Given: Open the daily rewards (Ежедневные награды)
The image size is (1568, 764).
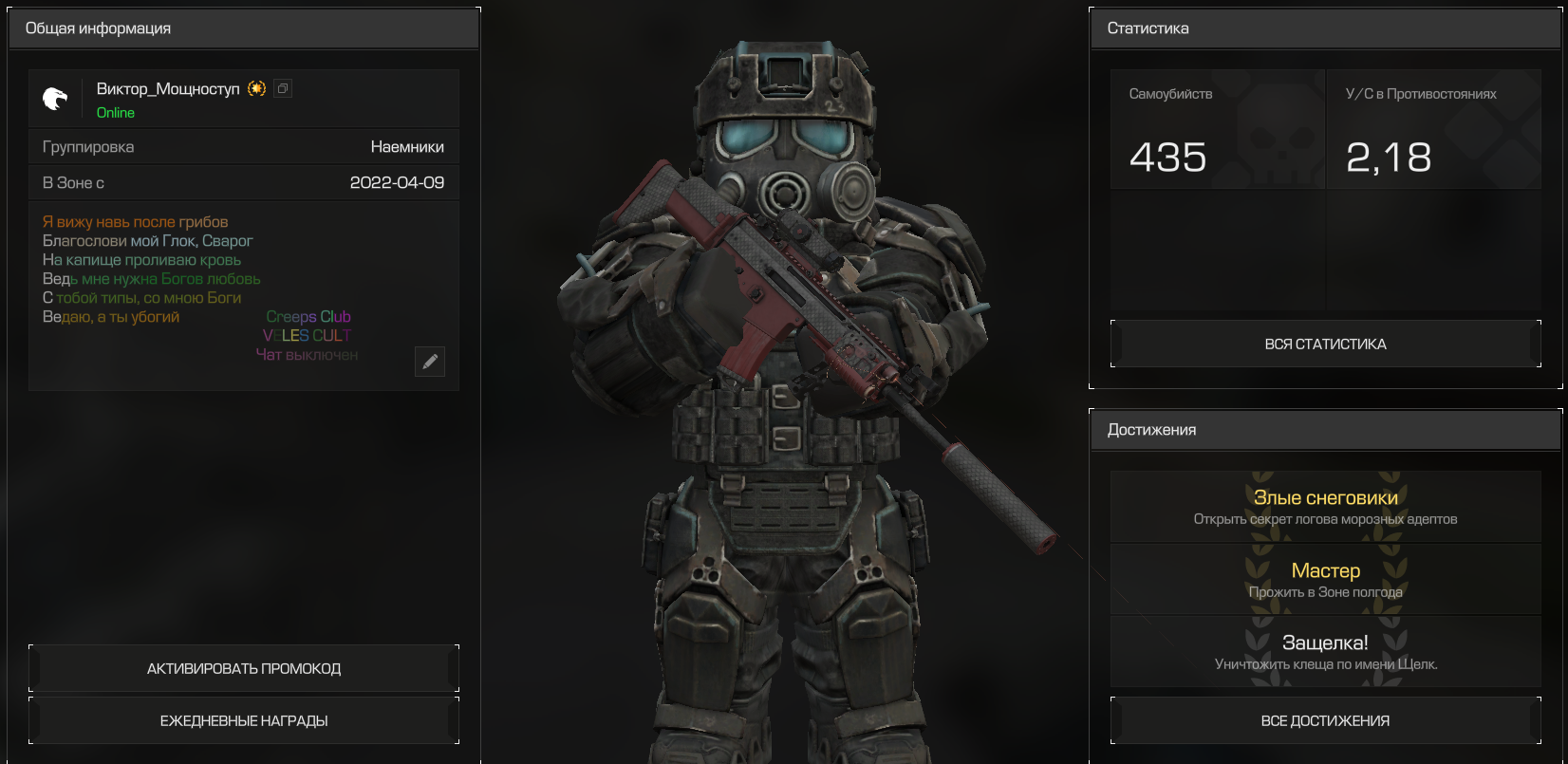Looking at the screenshot, I should click(x=244, y=720).
